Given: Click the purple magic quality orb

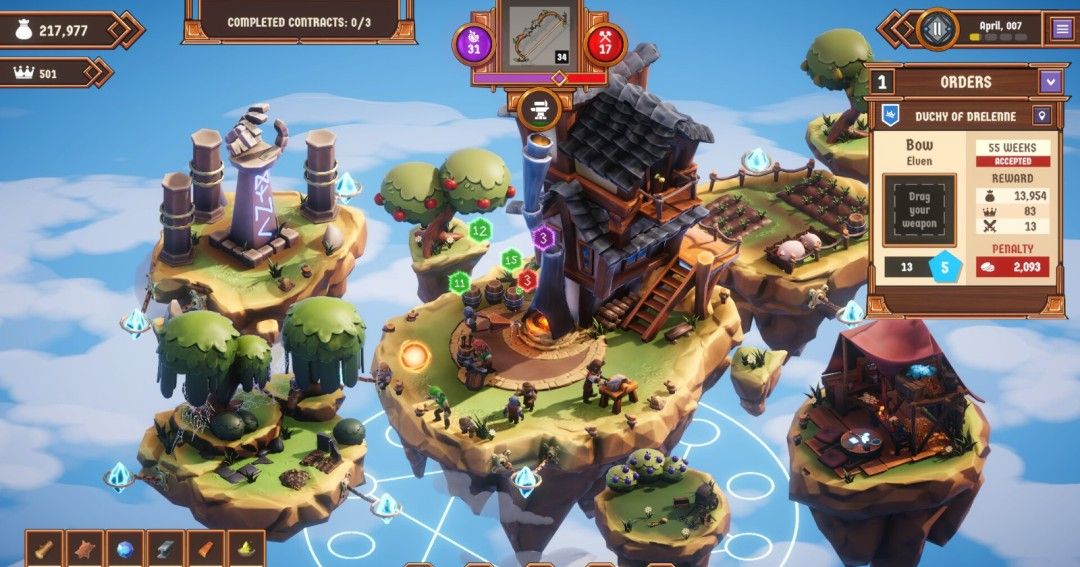Looking at the screenshot, I should [x=474, y=44].
